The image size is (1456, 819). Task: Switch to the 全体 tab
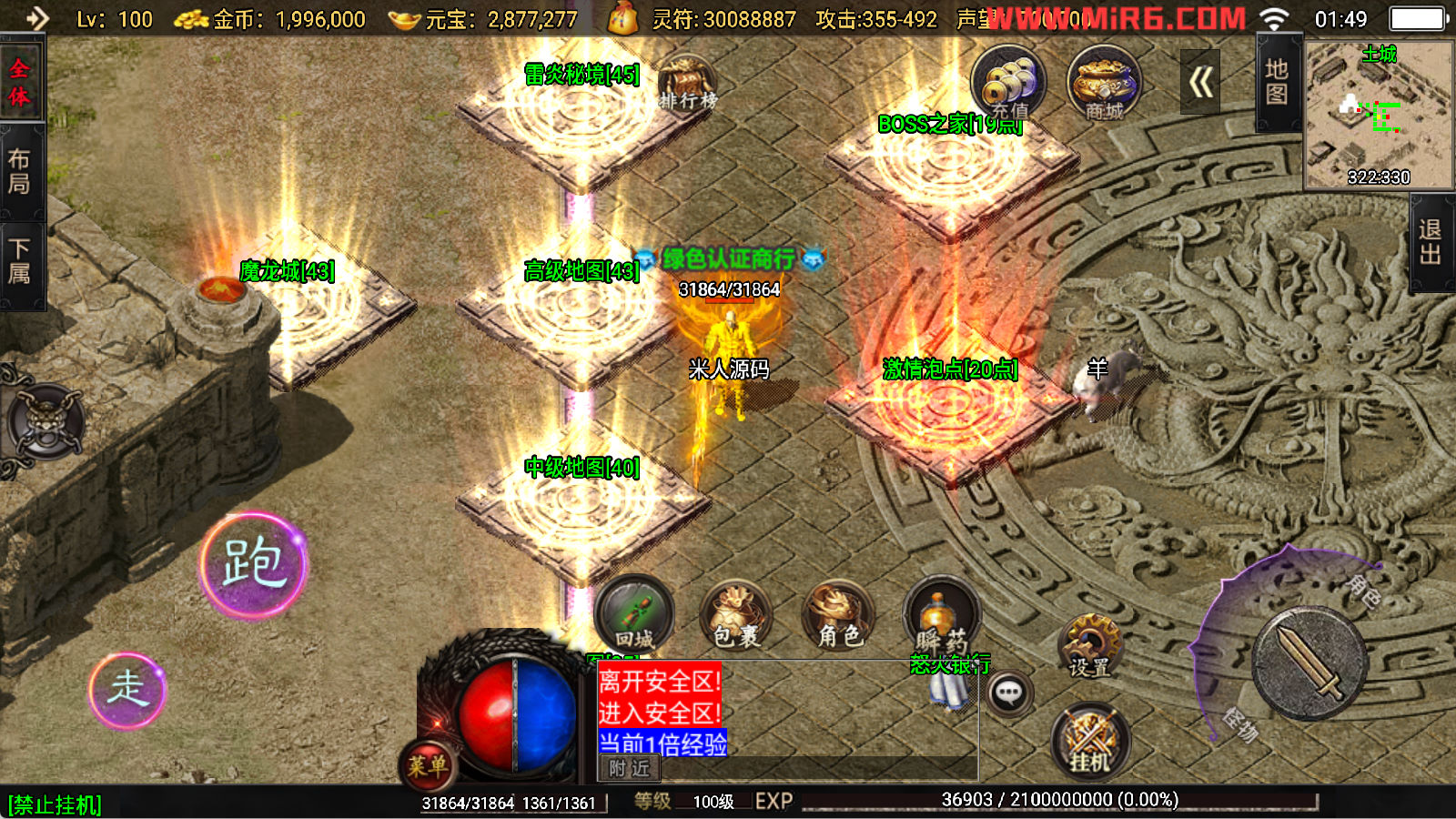pos(20,83)
